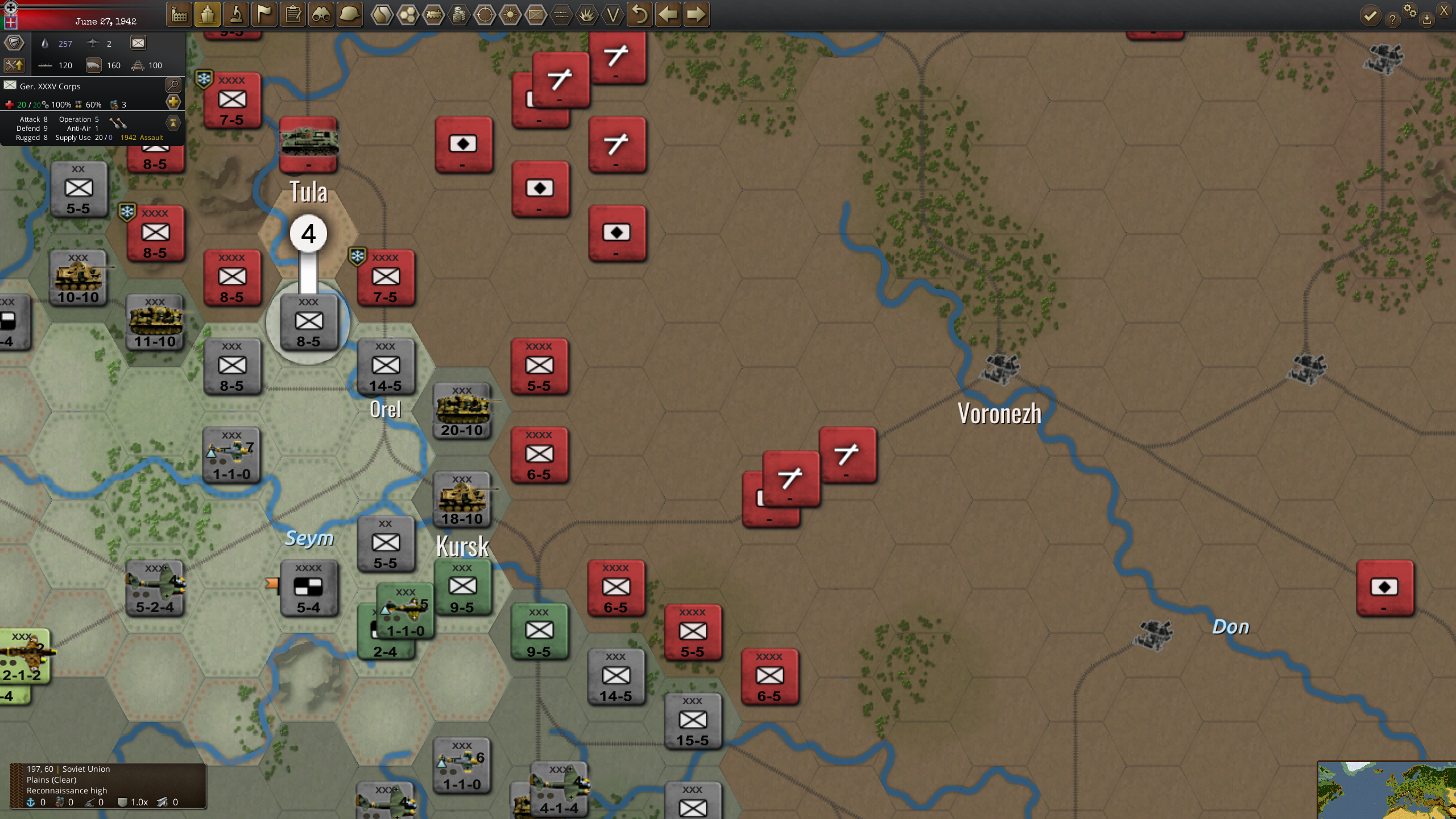
Task: Open the research microscope icon
Action: pyautogui.click(x=237, y=15)
